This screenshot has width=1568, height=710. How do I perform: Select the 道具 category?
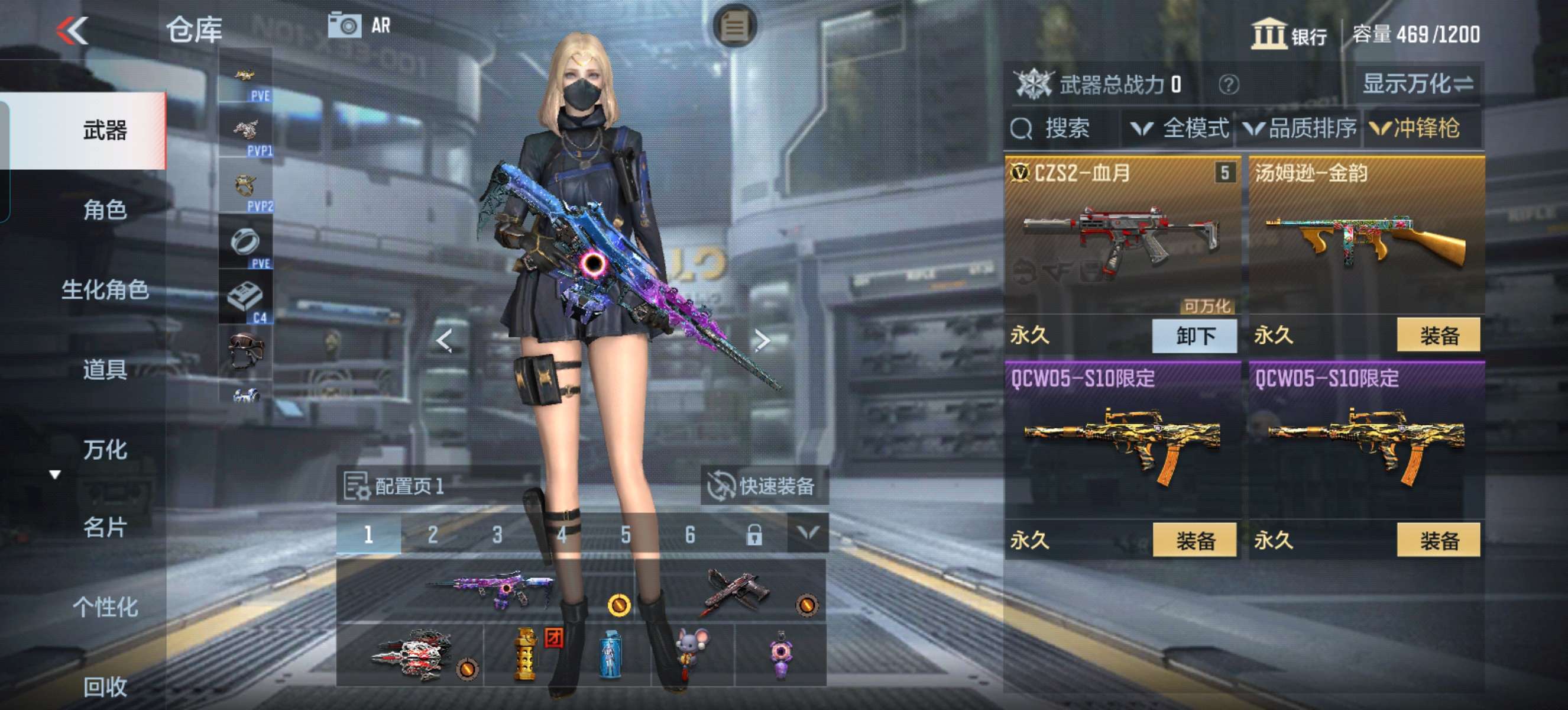pos(105,370)
